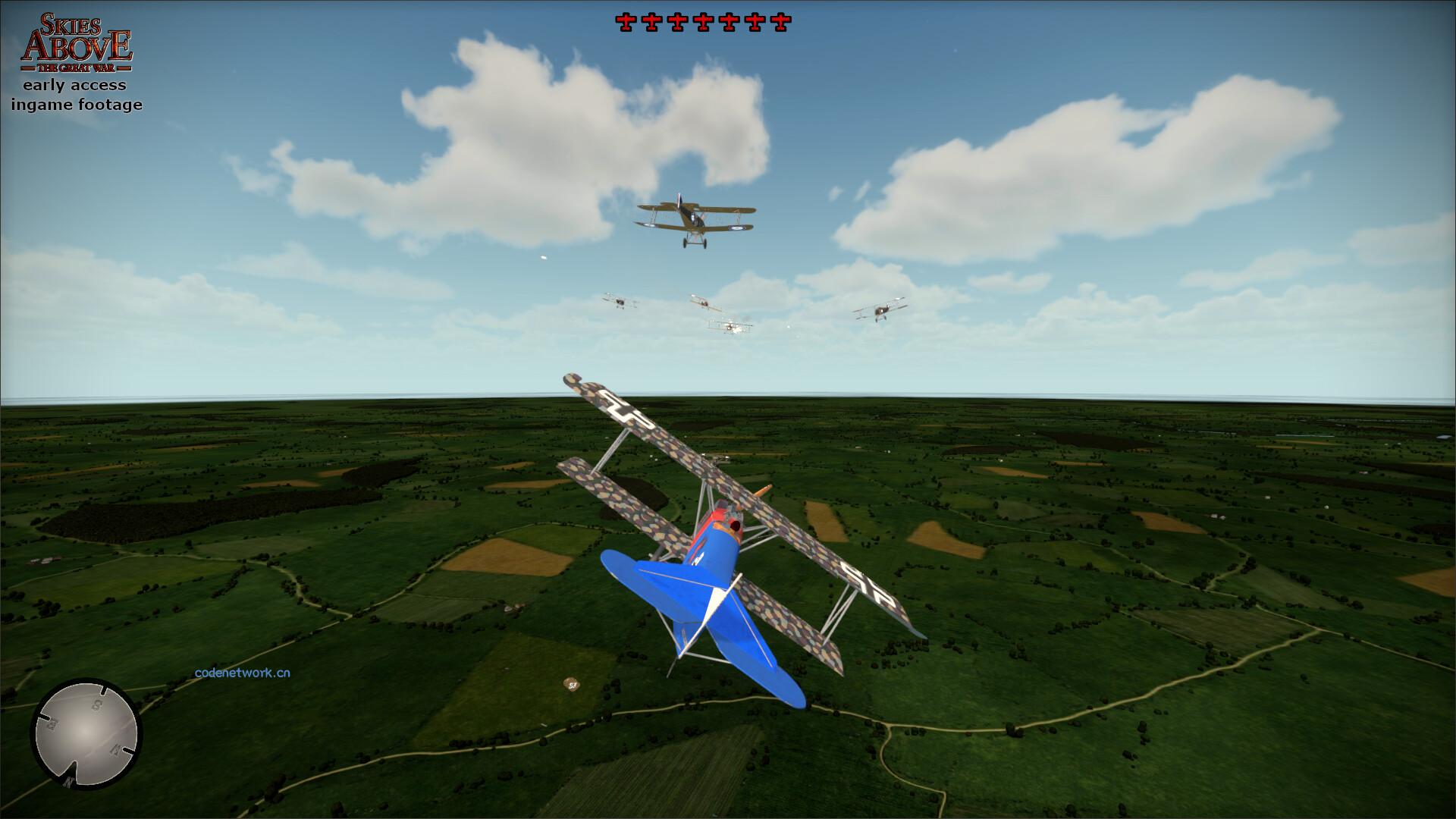
Task: Click the last red plane kill marker
Action: (780, 22)
